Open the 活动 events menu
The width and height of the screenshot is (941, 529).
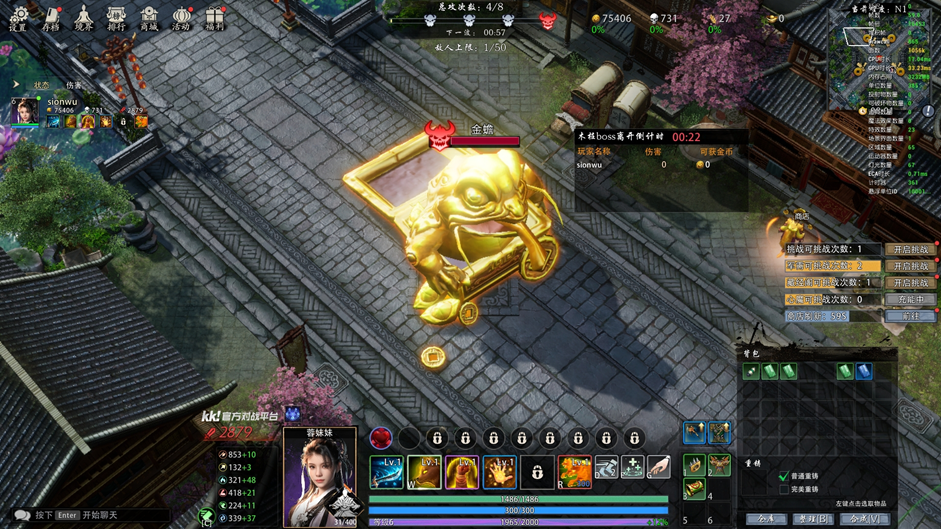[181, 18]
